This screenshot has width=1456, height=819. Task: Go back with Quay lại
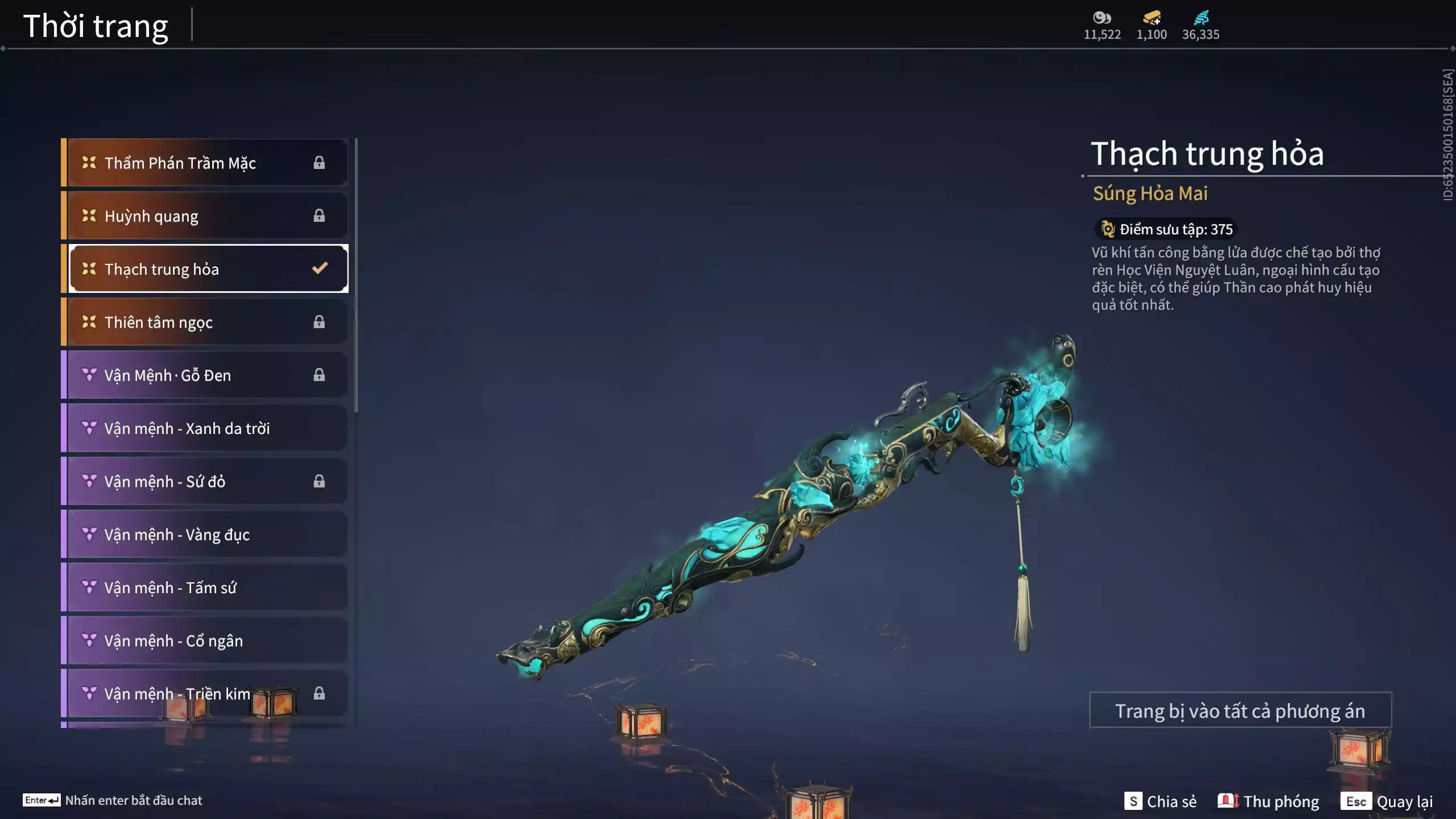(x=1387, y=801)
